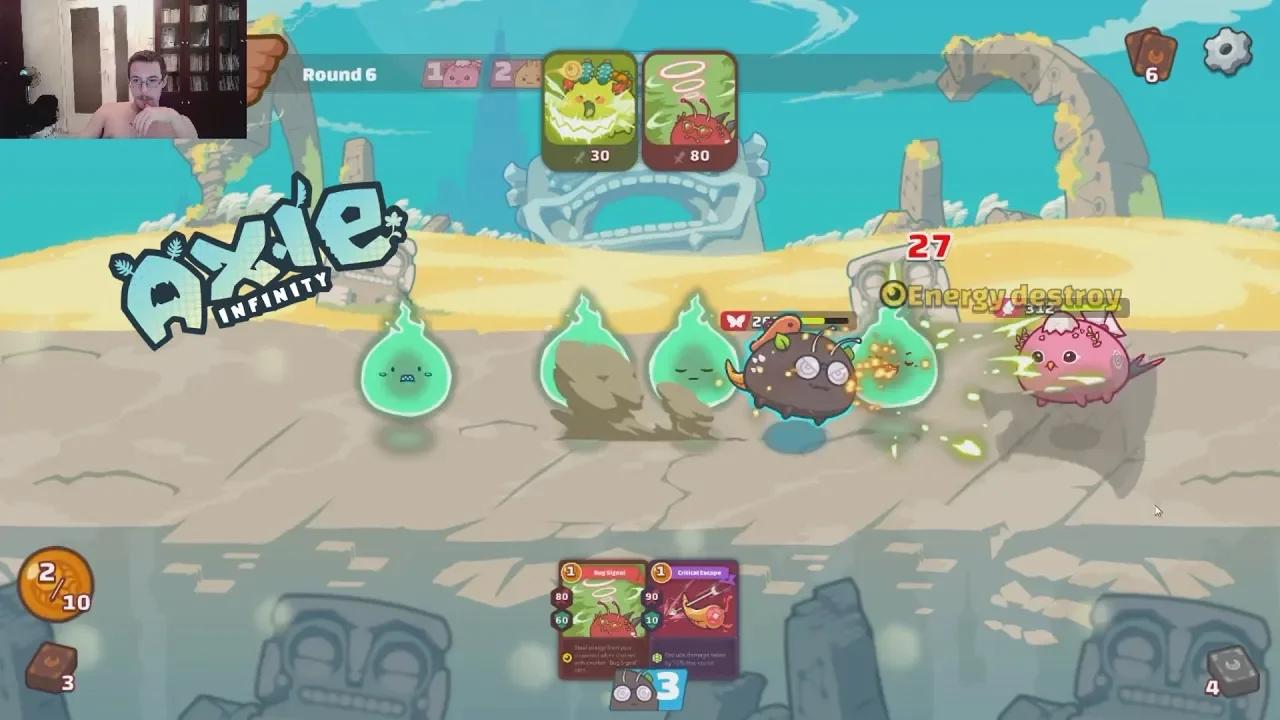Click the energy cost badge on Bug Signal
This screenshot has height=720, width=1280.
click(570, 572)
